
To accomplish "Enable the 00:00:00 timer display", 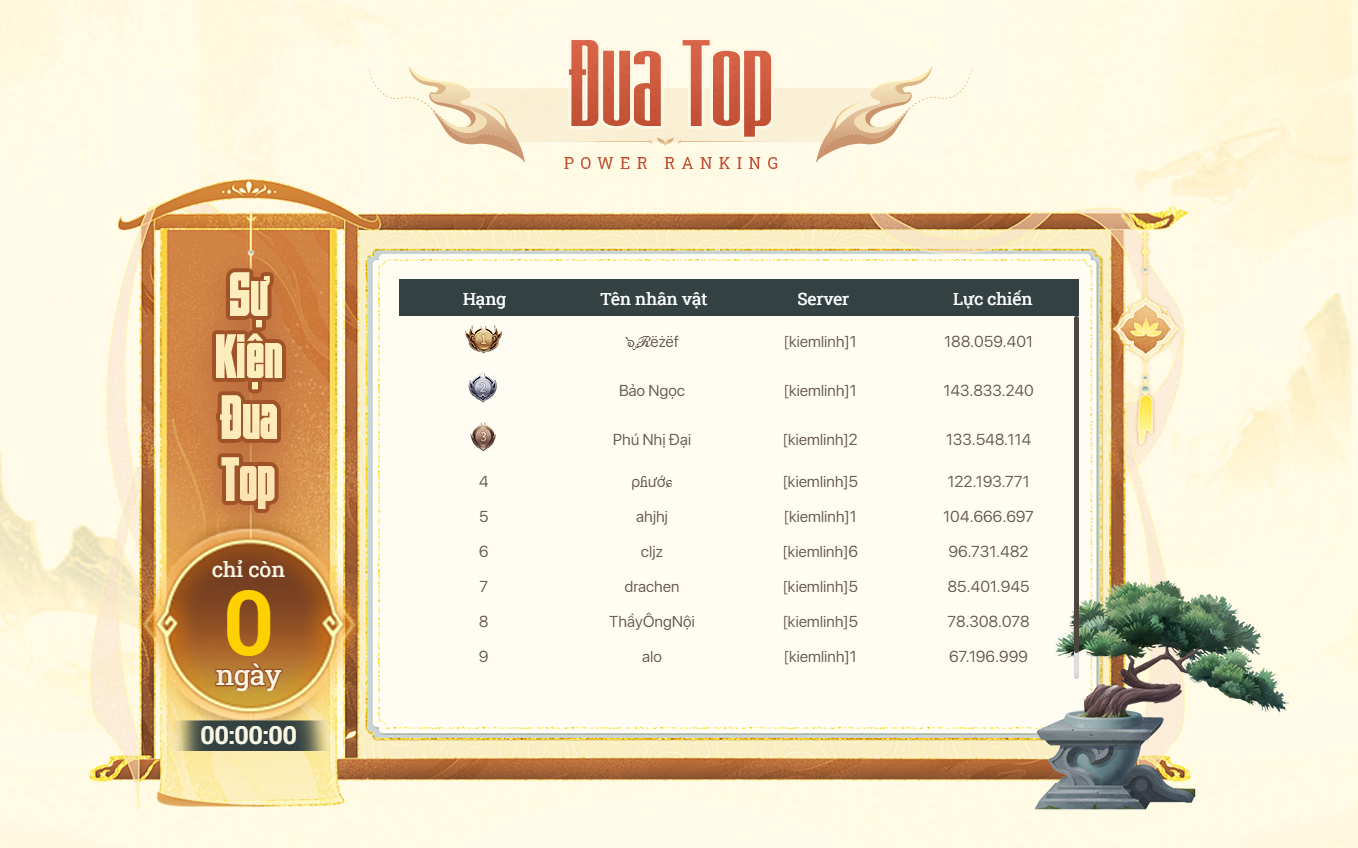I will pos(250,736).
